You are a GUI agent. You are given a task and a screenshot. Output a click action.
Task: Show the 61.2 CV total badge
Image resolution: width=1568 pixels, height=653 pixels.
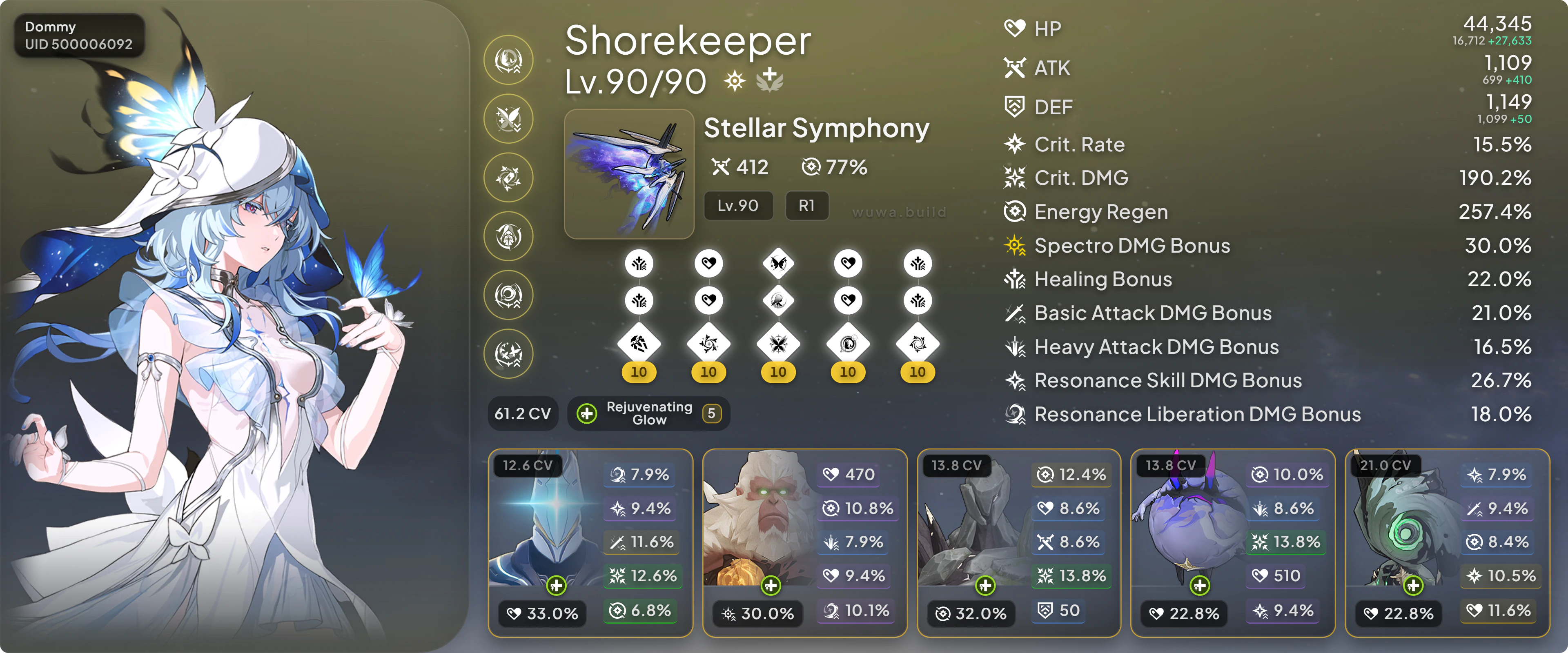click(x=523, y=414)
